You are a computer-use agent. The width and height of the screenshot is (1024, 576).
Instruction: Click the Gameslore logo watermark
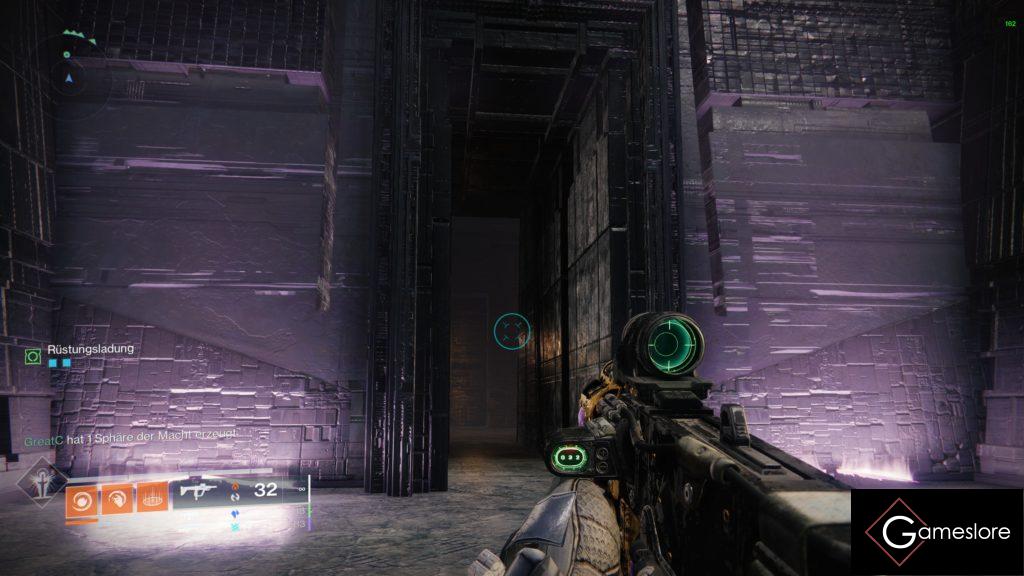(937, 532)
